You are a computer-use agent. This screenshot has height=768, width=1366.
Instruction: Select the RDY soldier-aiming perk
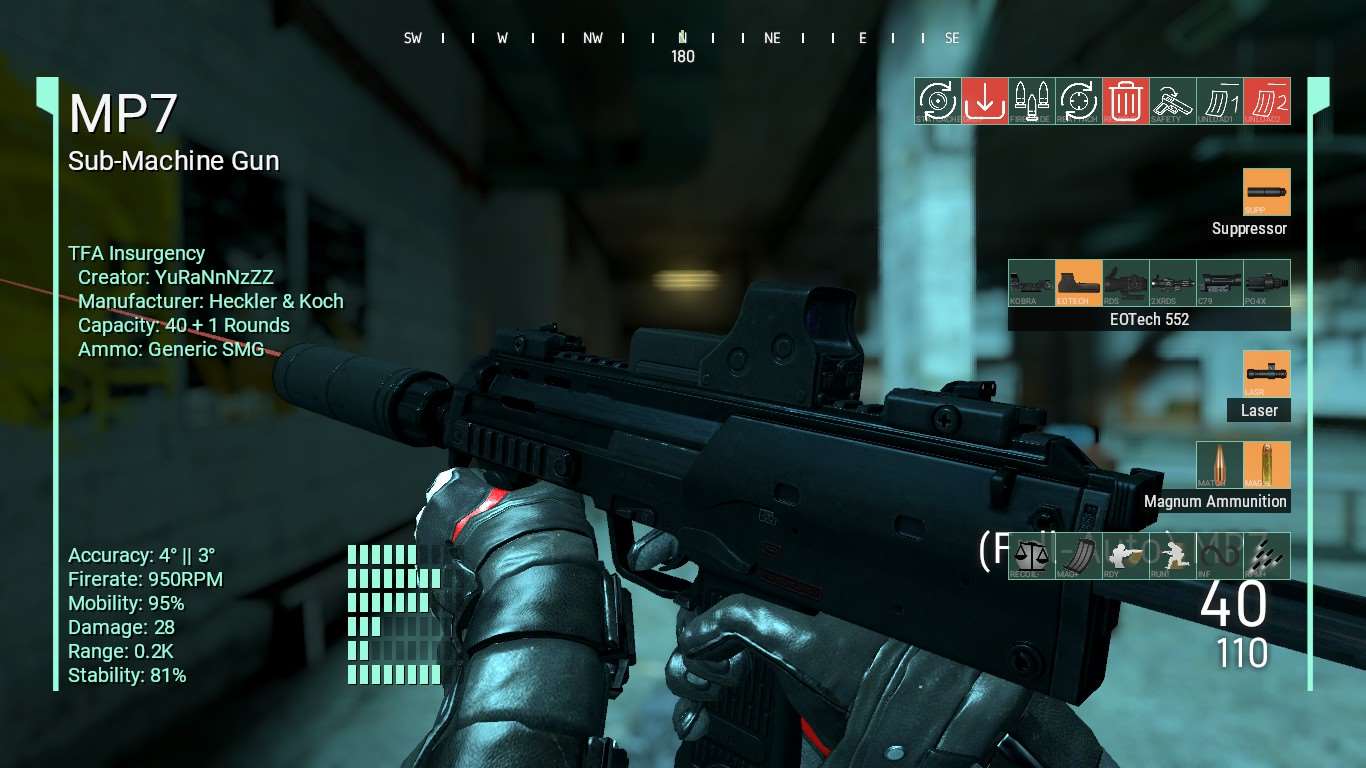pyautogui.click(x=1125, y=556)
